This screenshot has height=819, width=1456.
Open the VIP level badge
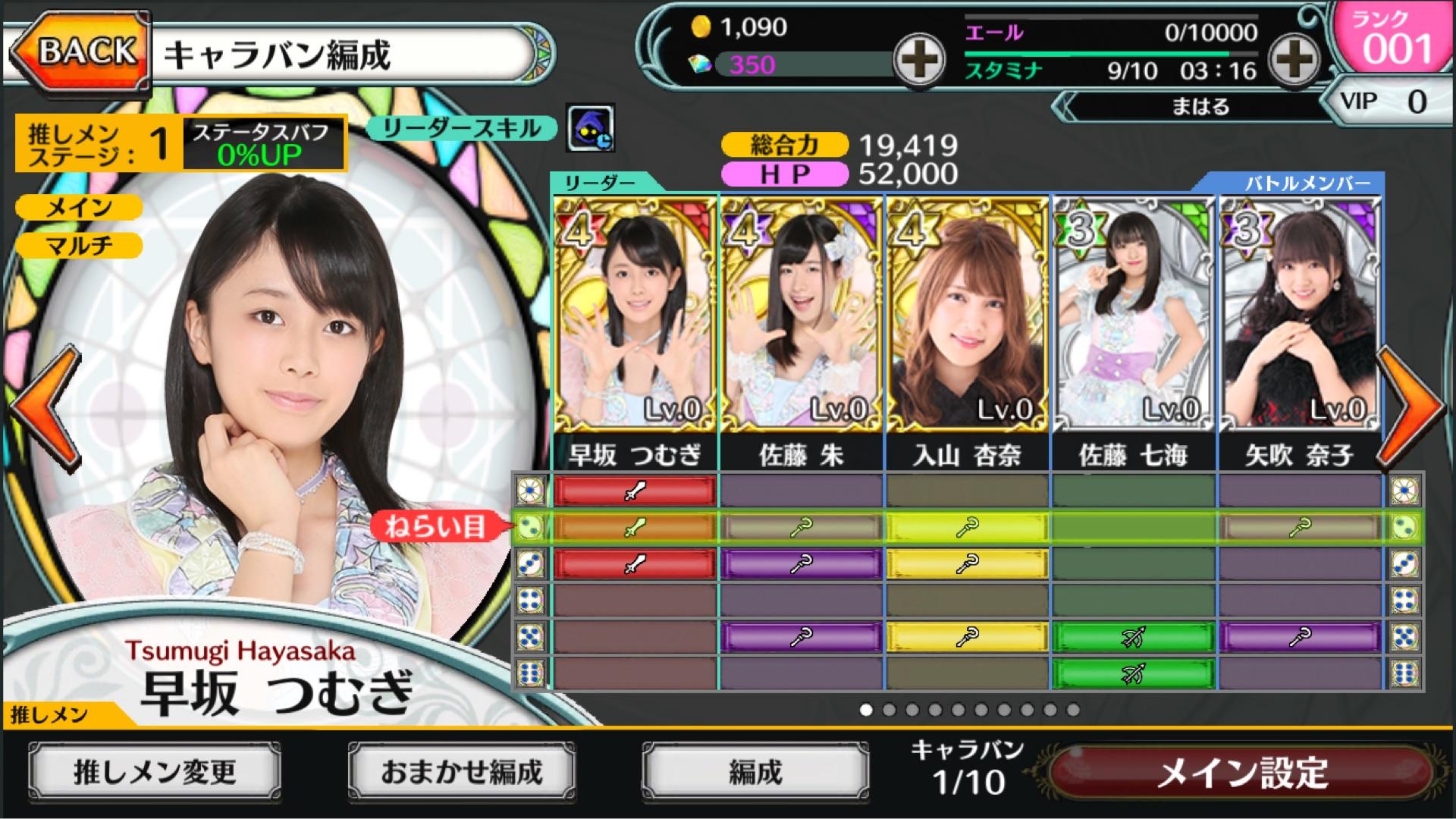[x=1386, y=101]
